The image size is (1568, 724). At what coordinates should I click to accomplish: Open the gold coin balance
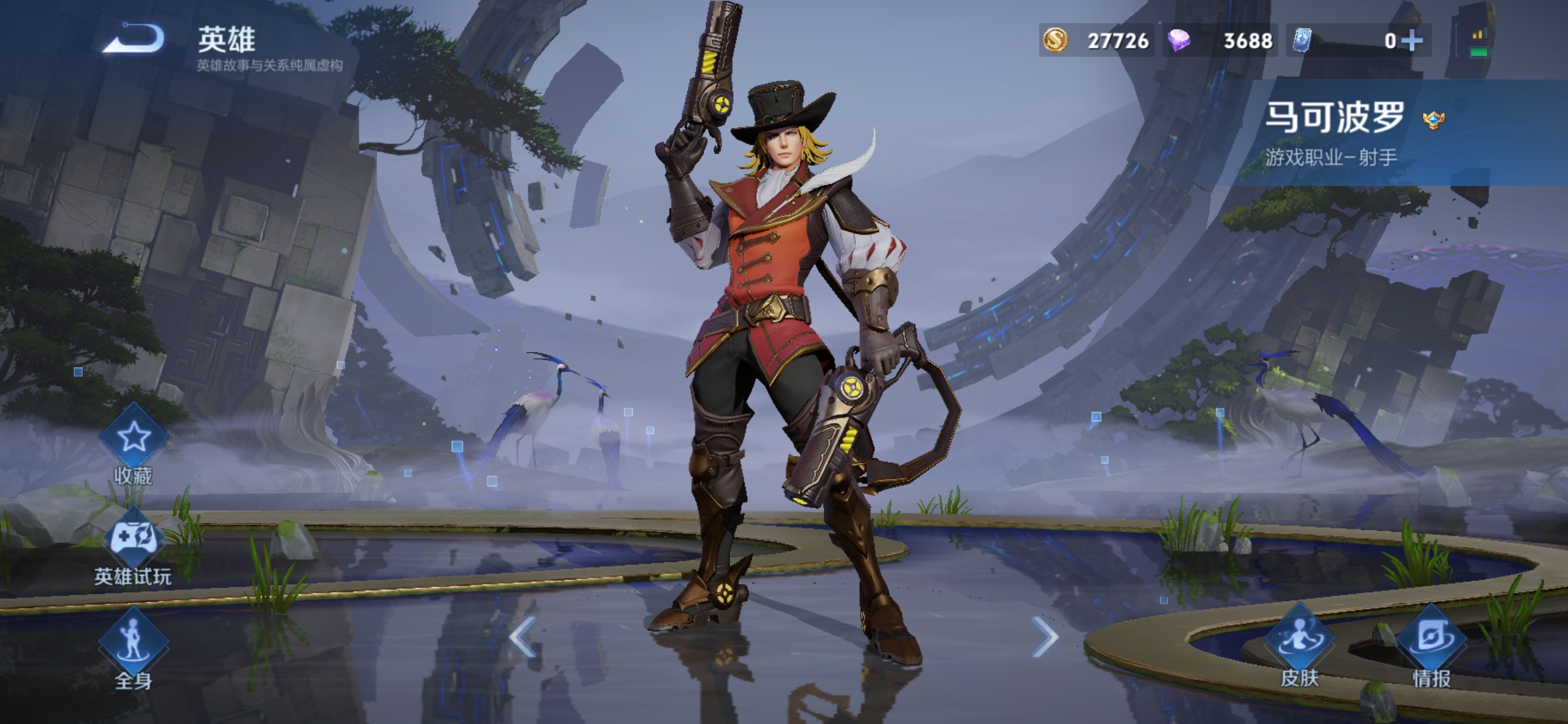tap(1096, 41)
